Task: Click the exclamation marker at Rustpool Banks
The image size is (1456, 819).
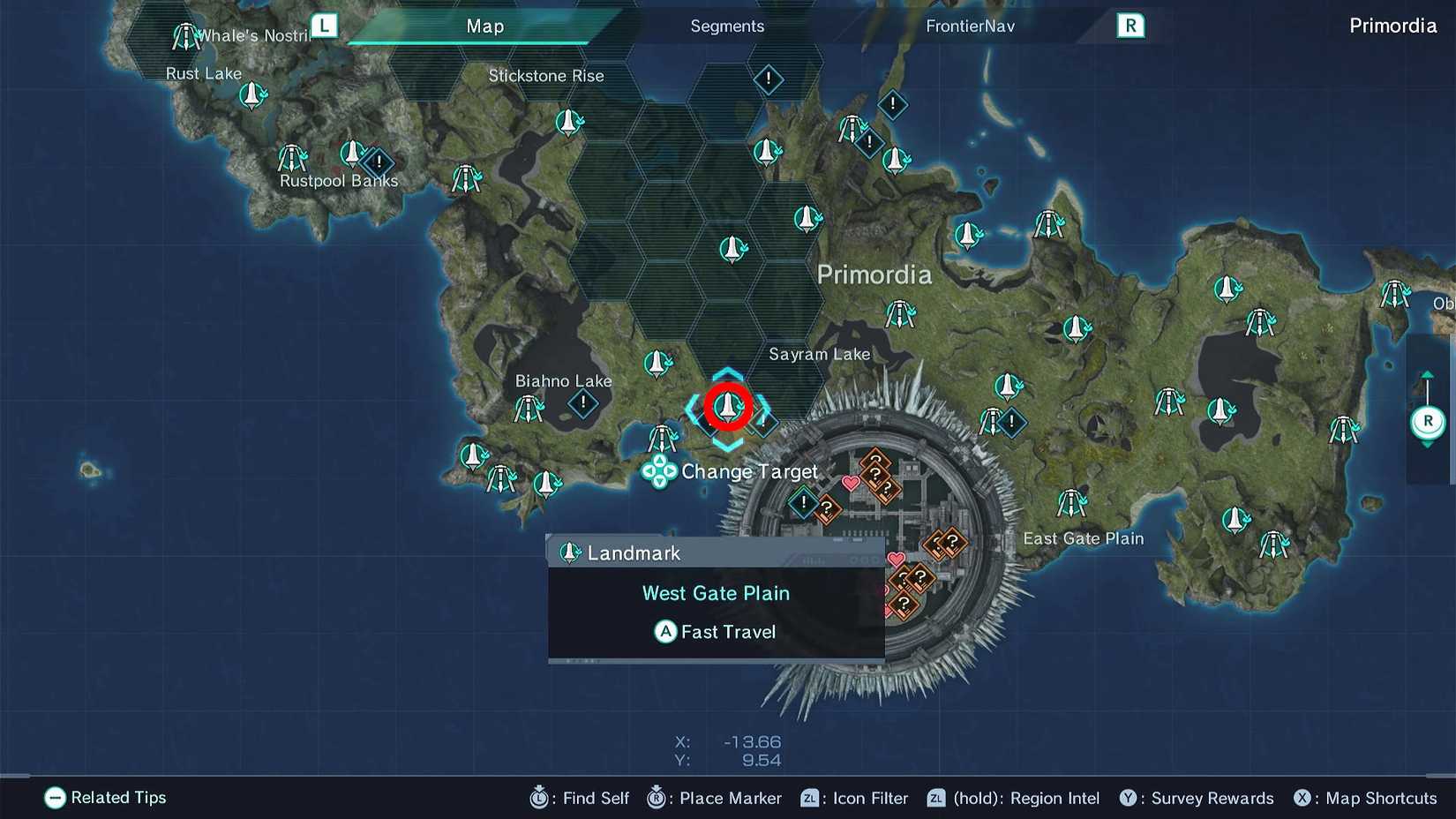Action: (x=379, y=162)
